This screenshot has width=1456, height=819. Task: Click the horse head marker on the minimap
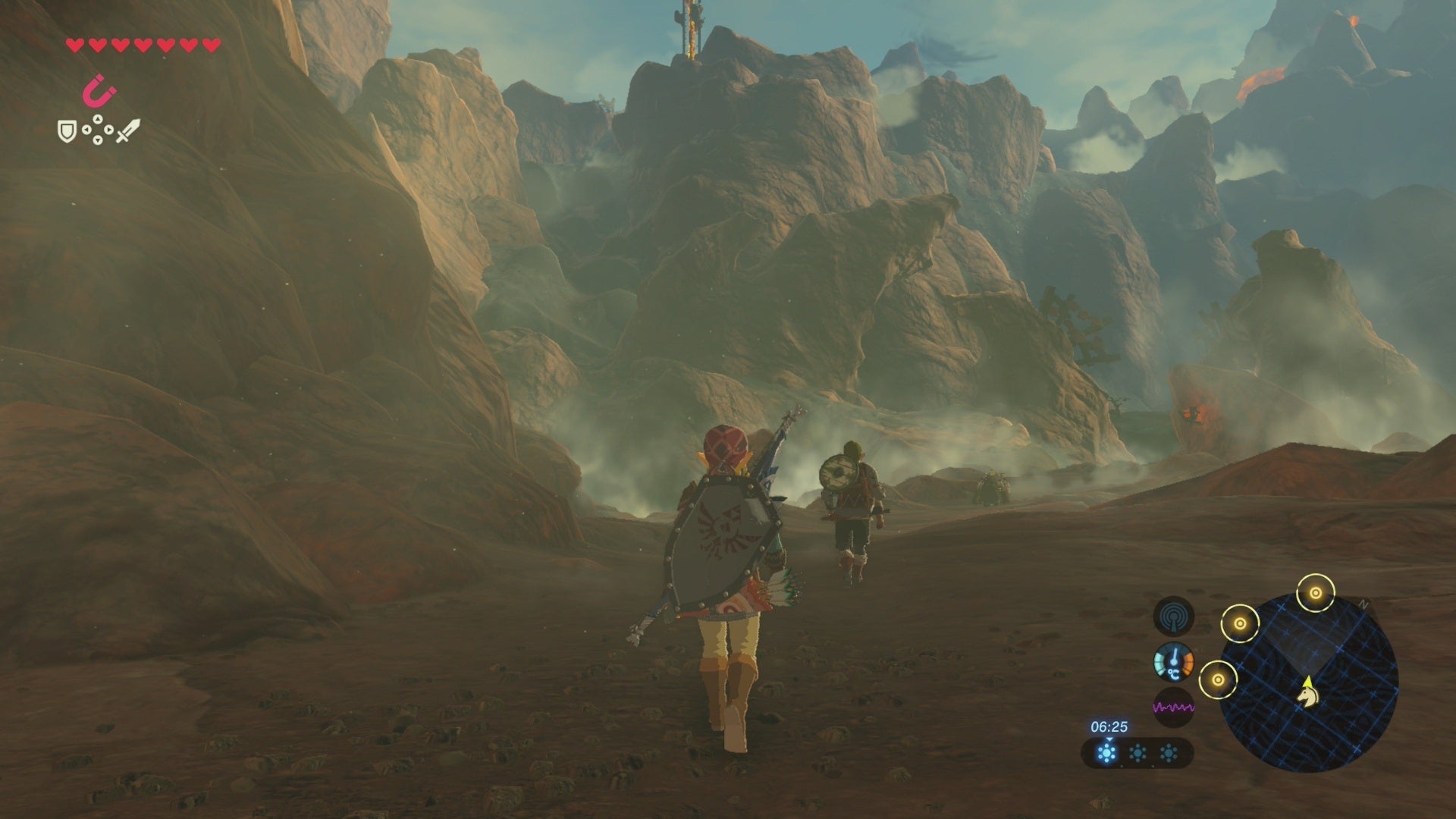click(1307, 698)
